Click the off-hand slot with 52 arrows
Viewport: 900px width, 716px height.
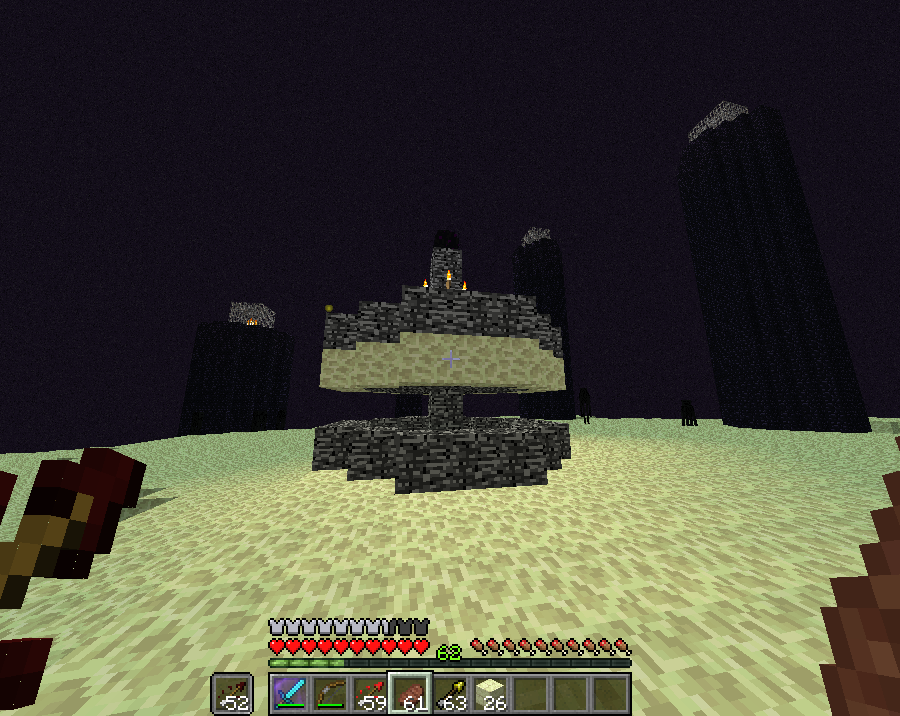click(x=231, y=693)
